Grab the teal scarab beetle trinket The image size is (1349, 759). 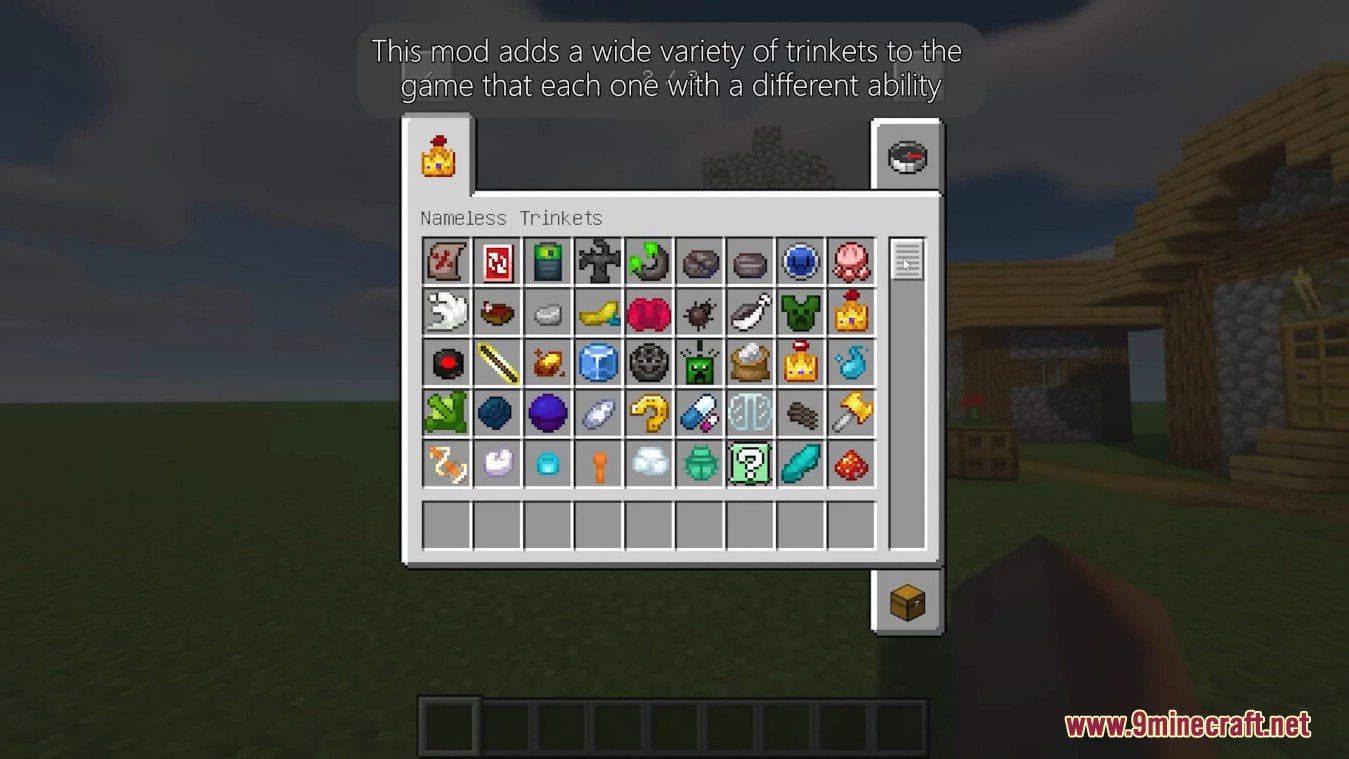[x=701, y=462]
